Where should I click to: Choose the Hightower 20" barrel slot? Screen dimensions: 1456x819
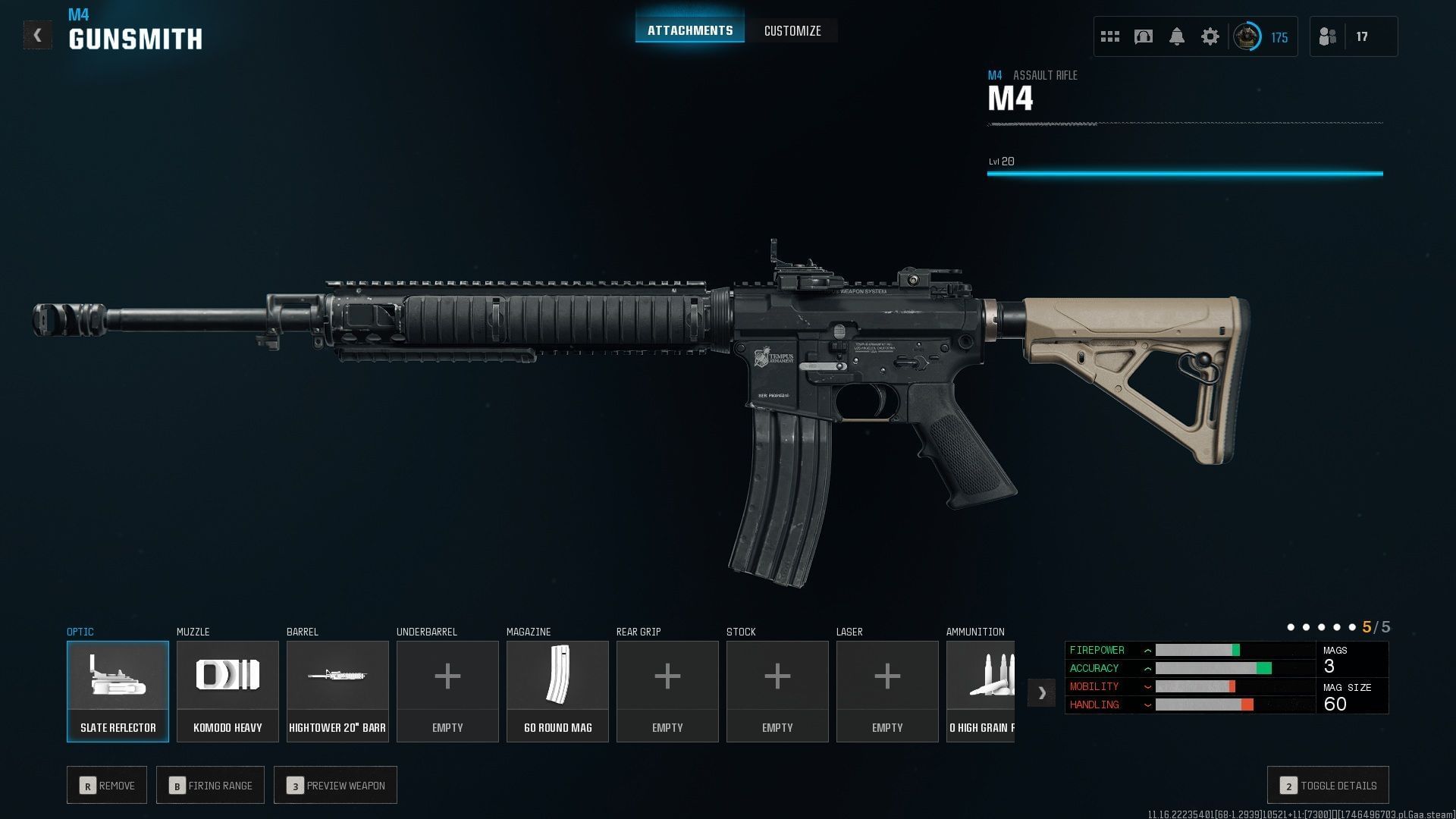click(337, 691)
